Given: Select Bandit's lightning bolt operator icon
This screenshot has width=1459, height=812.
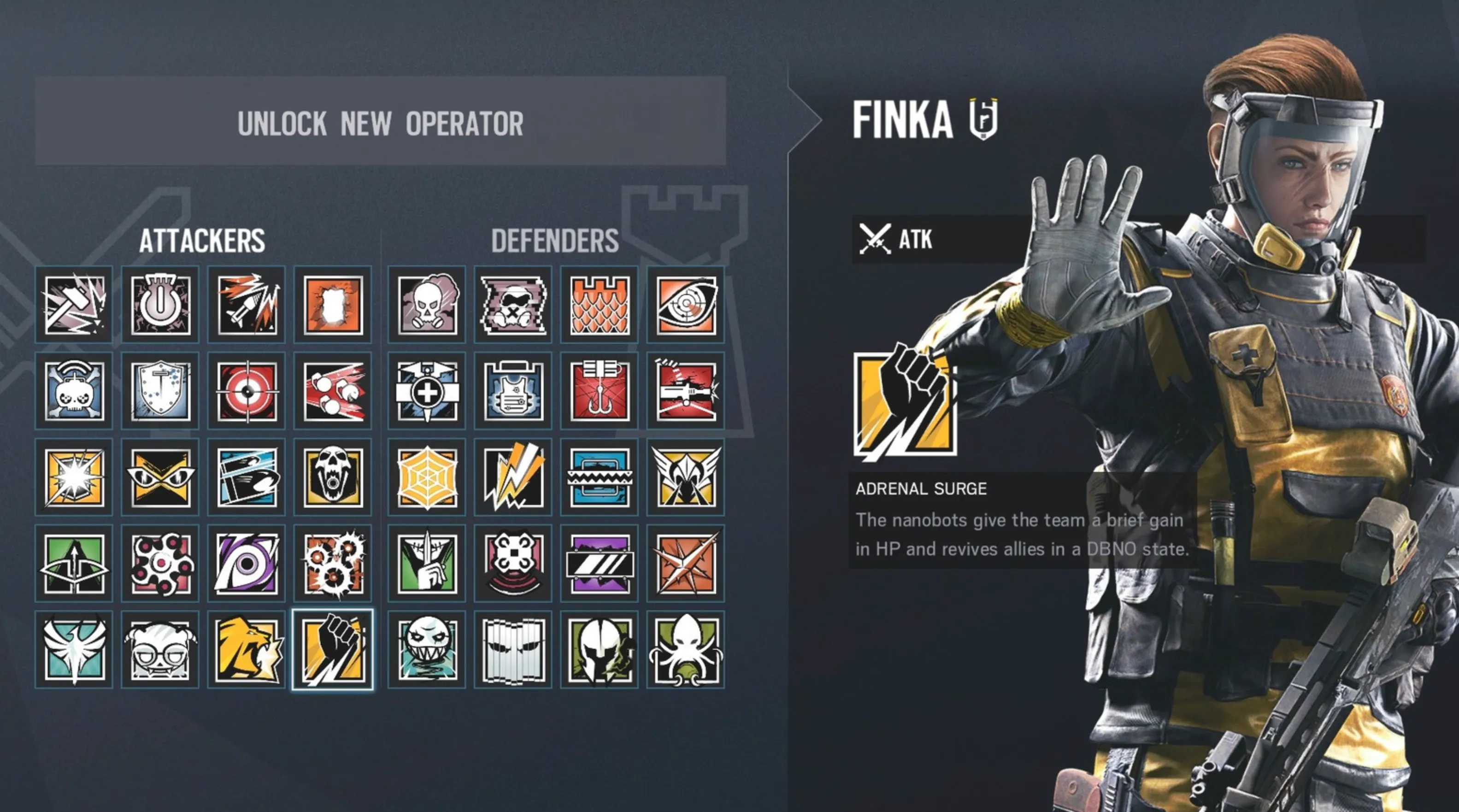Looking at the screenshot, I should coord(513,477).
